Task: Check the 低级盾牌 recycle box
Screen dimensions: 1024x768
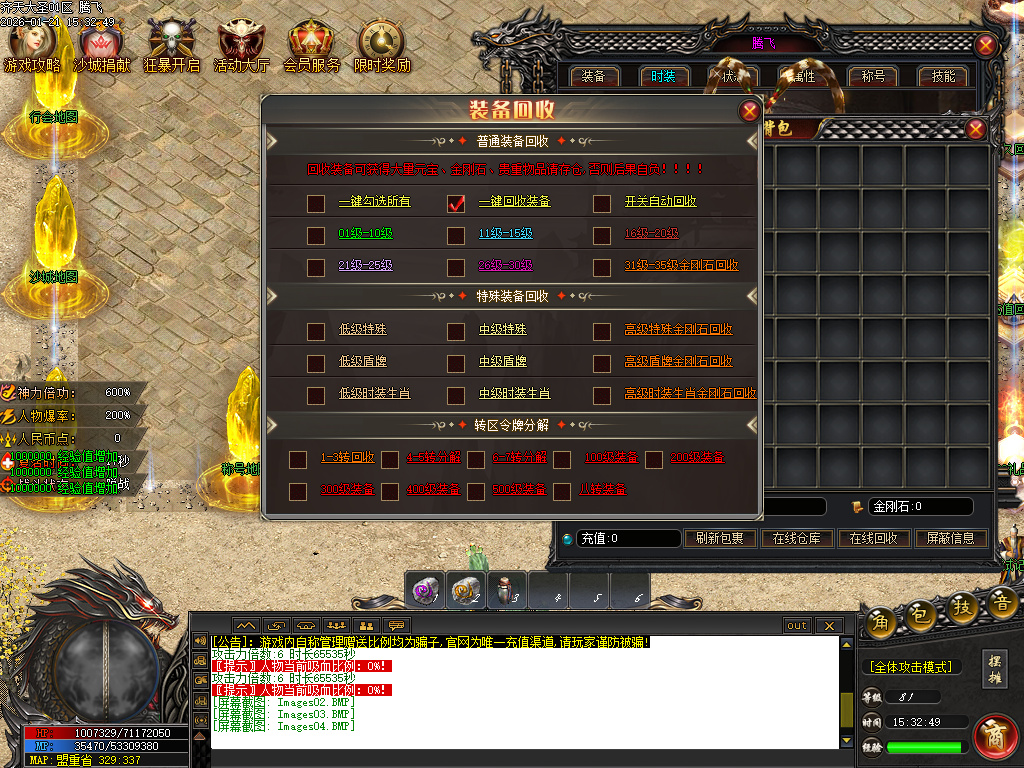Action: [x=316, y=363]
